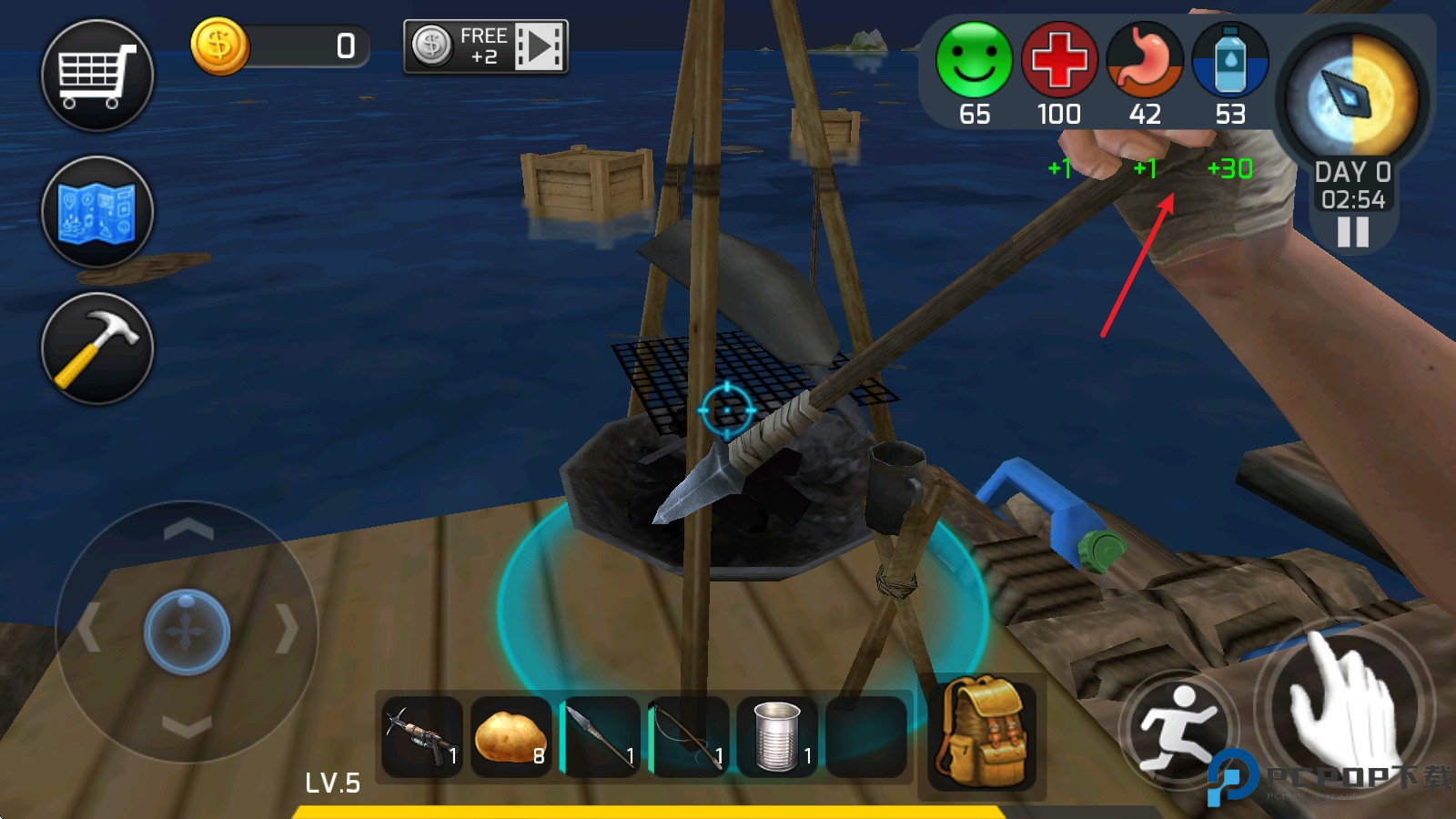Select the bow hotbar slot

689,737
